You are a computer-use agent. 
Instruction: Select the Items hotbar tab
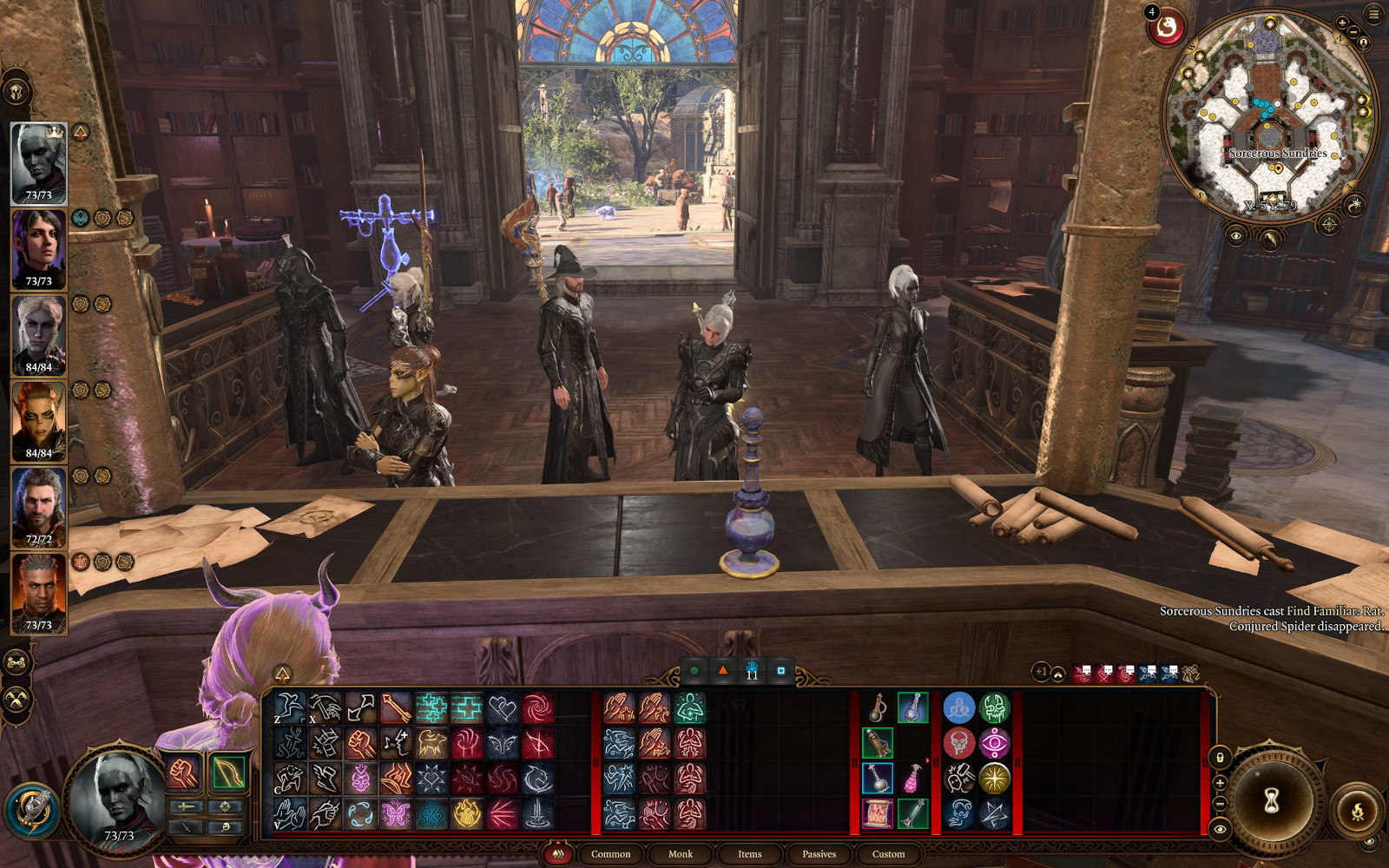(x=749, y=854)
